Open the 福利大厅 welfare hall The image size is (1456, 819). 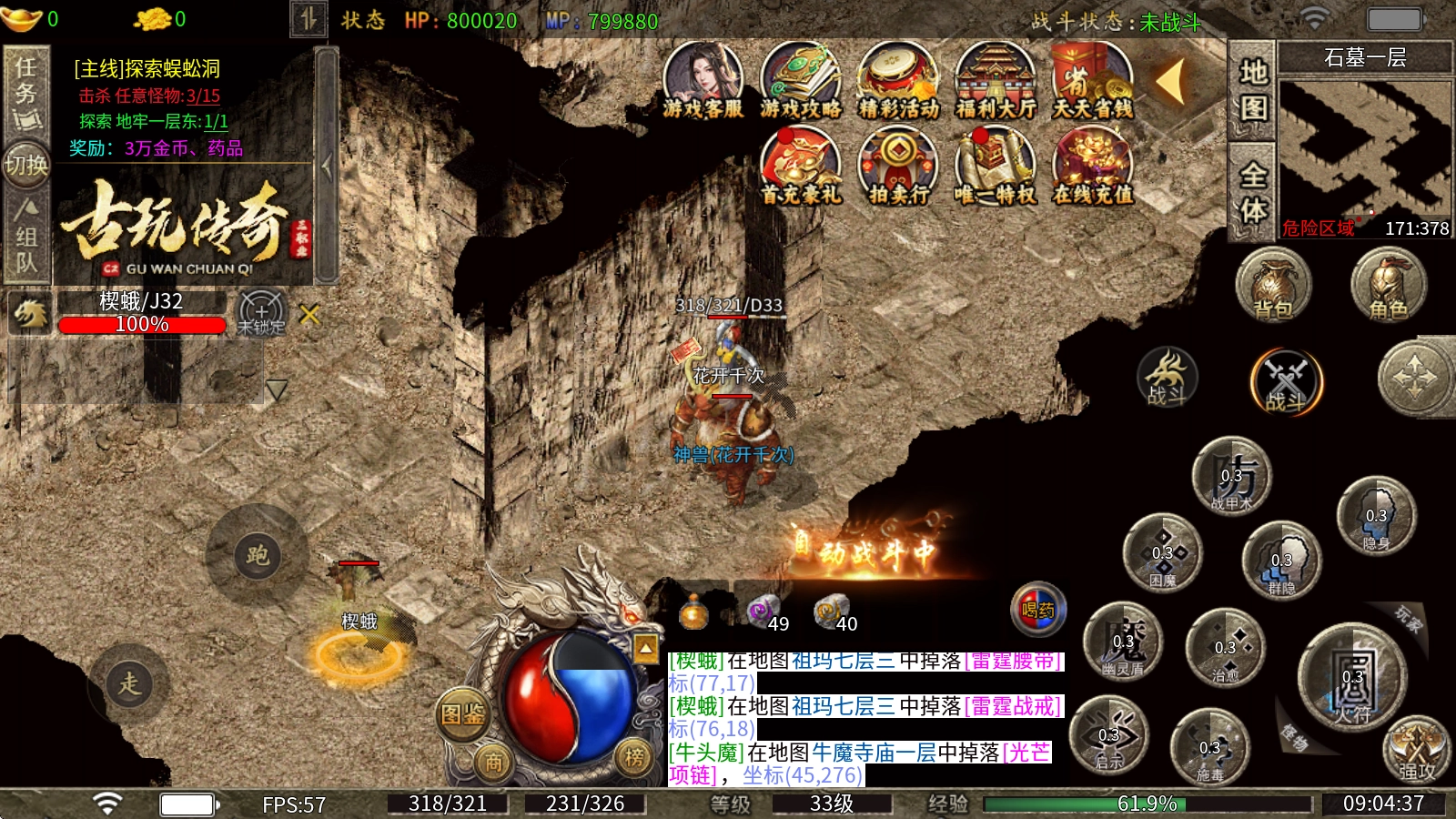coord(996,80)
